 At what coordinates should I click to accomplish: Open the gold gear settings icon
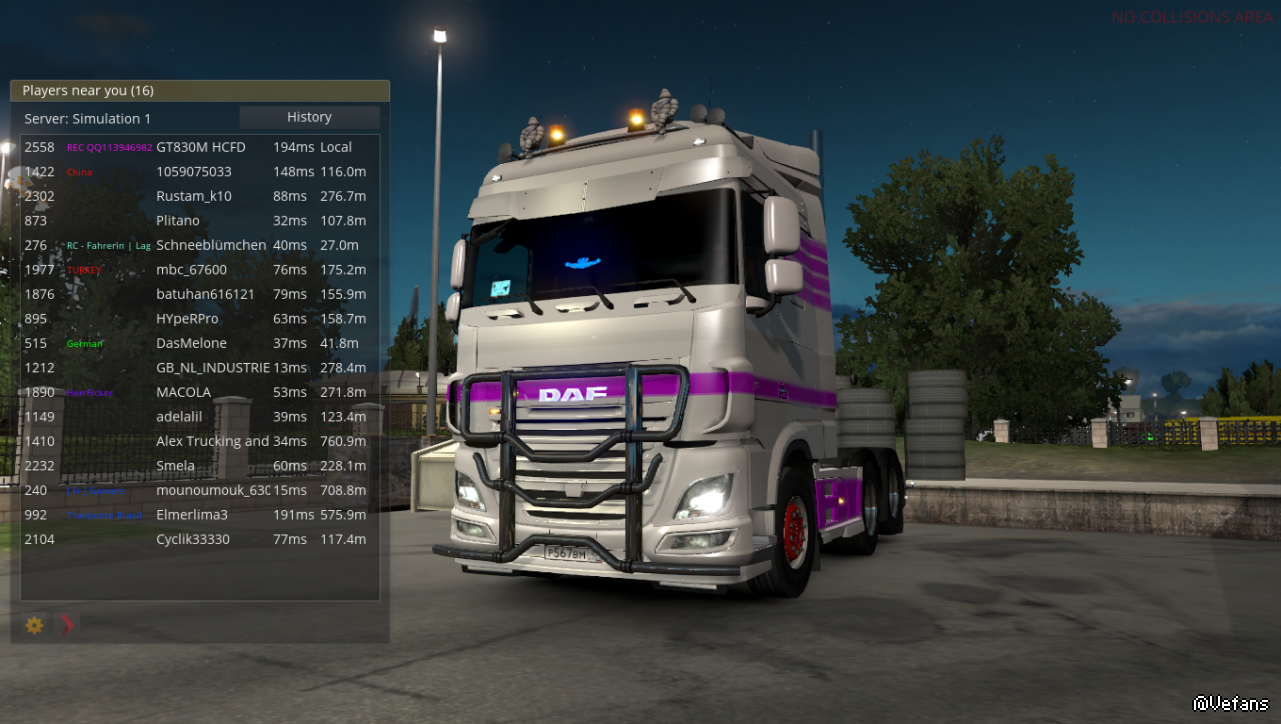point(35,625)
